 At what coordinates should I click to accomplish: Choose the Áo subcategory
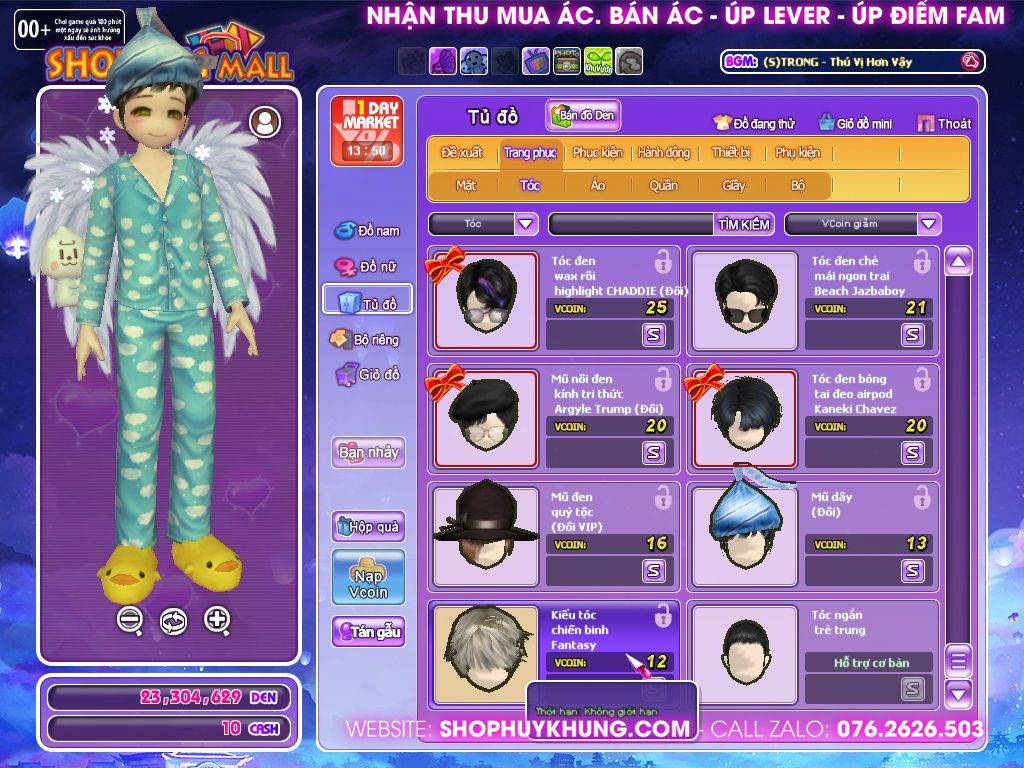[x=598, y=185]
